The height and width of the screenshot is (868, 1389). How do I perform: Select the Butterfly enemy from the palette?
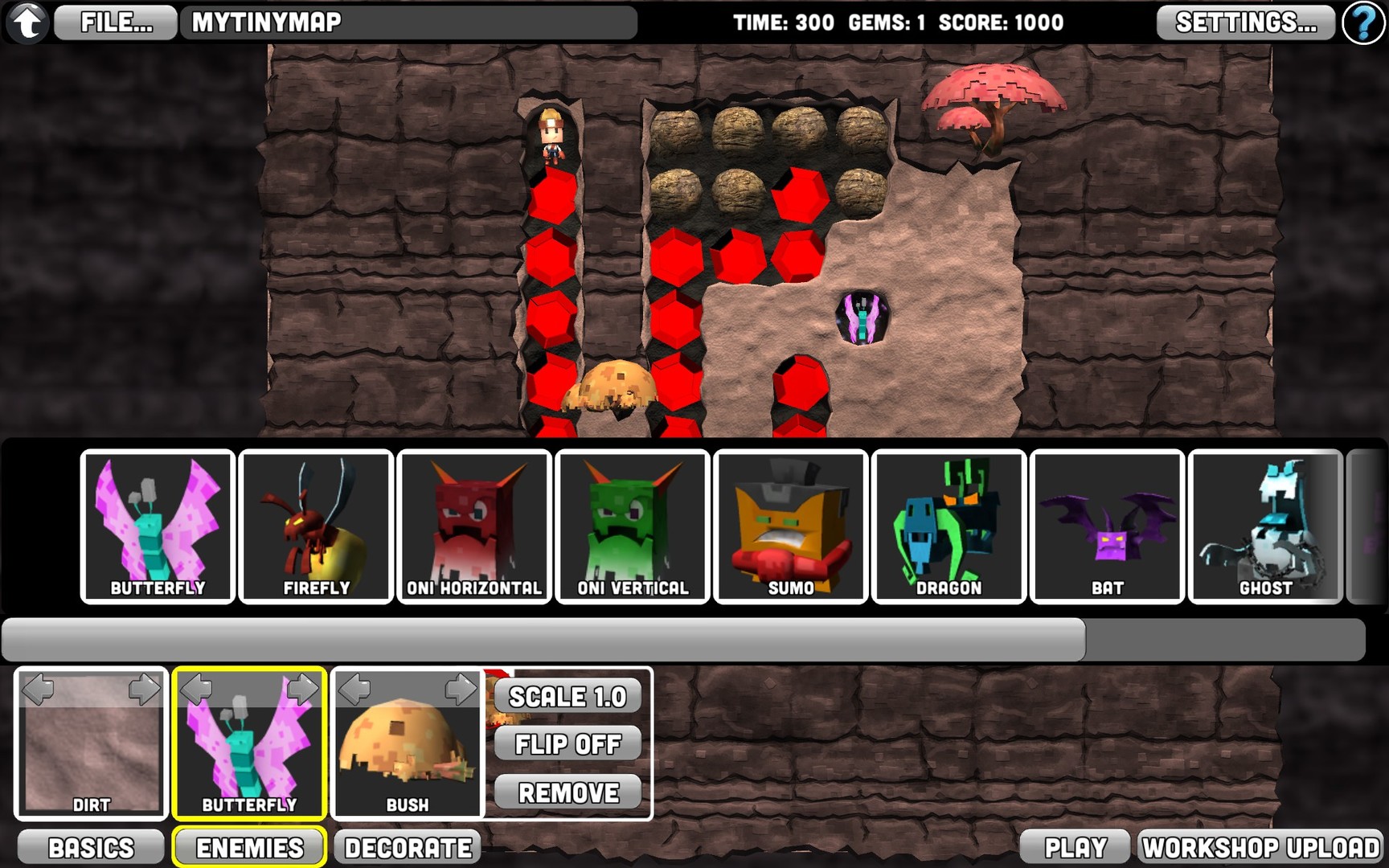(x=157, y=526)
